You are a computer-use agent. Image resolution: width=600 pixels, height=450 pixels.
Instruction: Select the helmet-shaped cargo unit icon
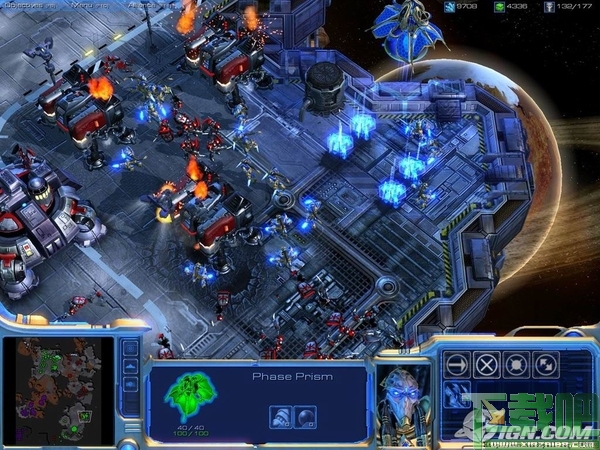click(x=279, y=415)
